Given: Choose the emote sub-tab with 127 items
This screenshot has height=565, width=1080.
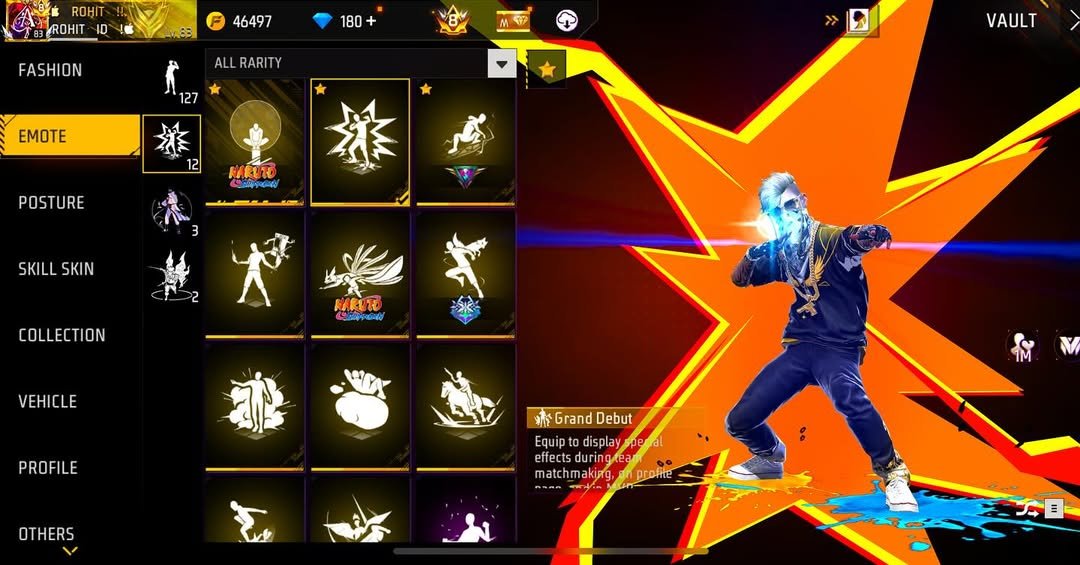Looking at the screenshot, I should pyautogui.click(x=172, y=79).
